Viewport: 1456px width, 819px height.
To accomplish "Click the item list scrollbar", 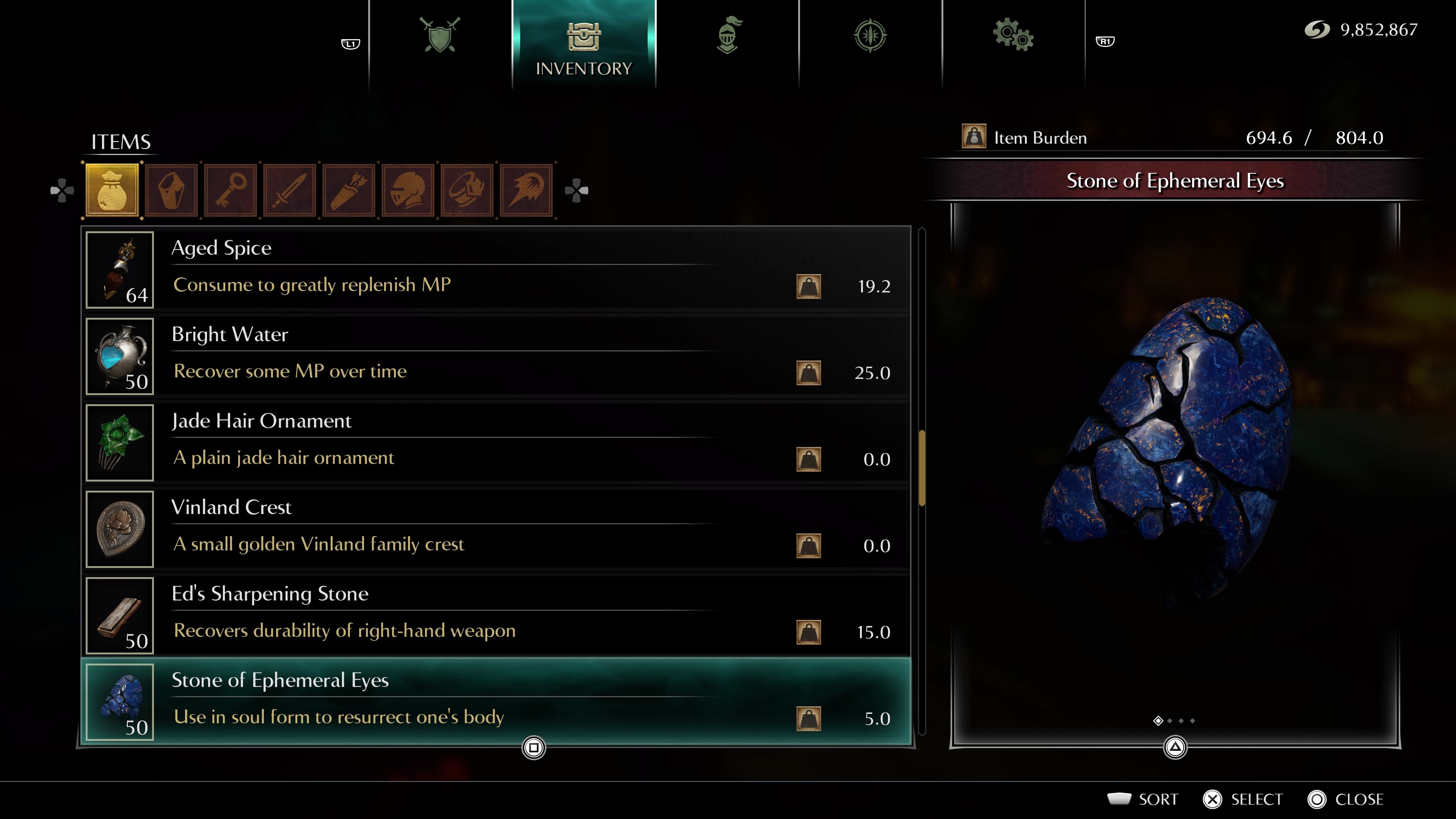I will (x=922, y=468).
